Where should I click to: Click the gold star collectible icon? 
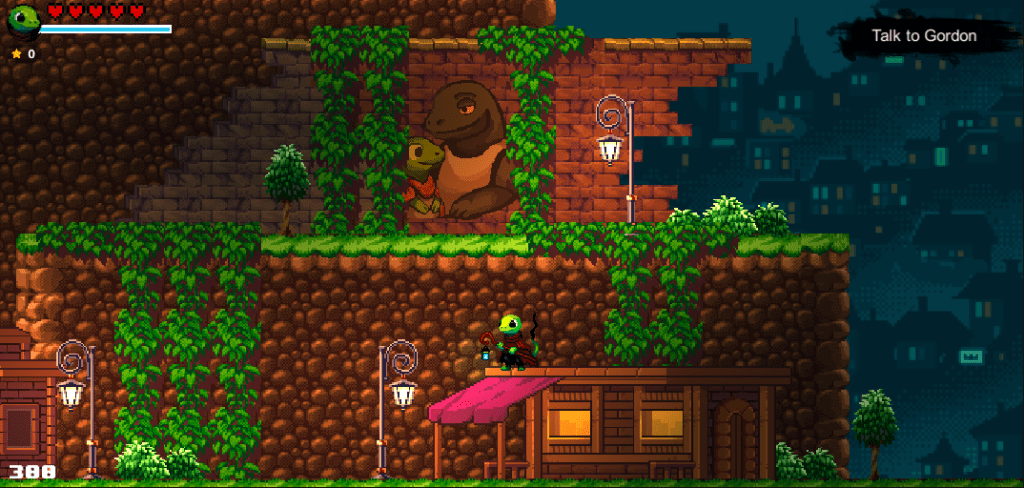[x=16, y=54]
